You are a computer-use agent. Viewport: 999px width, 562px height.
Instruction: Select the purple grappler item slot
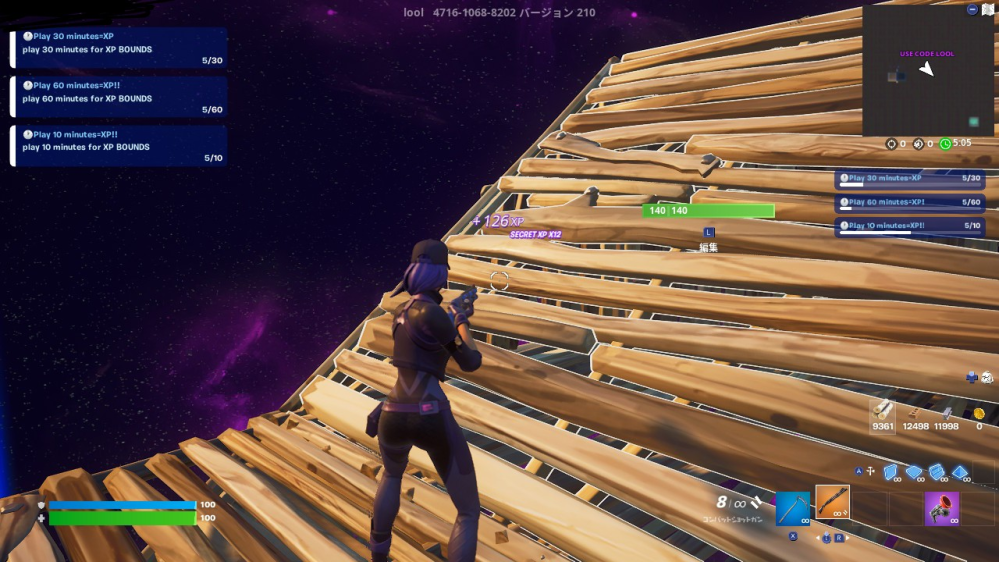tap(941, 508)
